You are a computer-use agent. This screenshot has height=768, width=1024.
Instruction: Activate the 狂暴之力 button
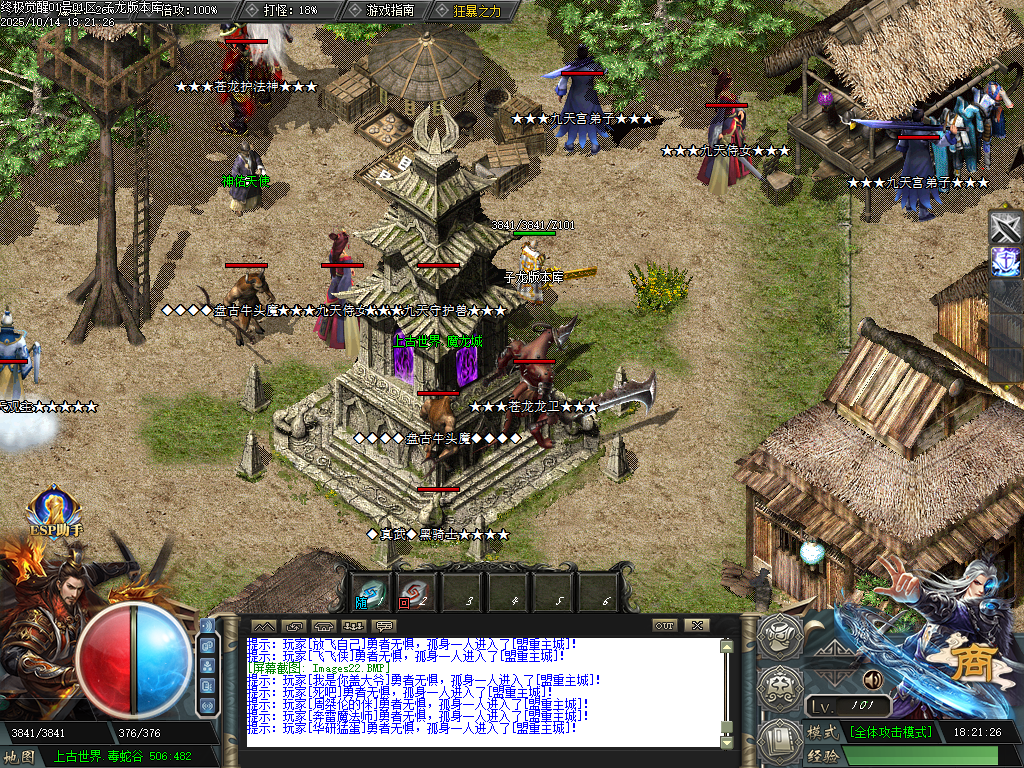point(468,10)
